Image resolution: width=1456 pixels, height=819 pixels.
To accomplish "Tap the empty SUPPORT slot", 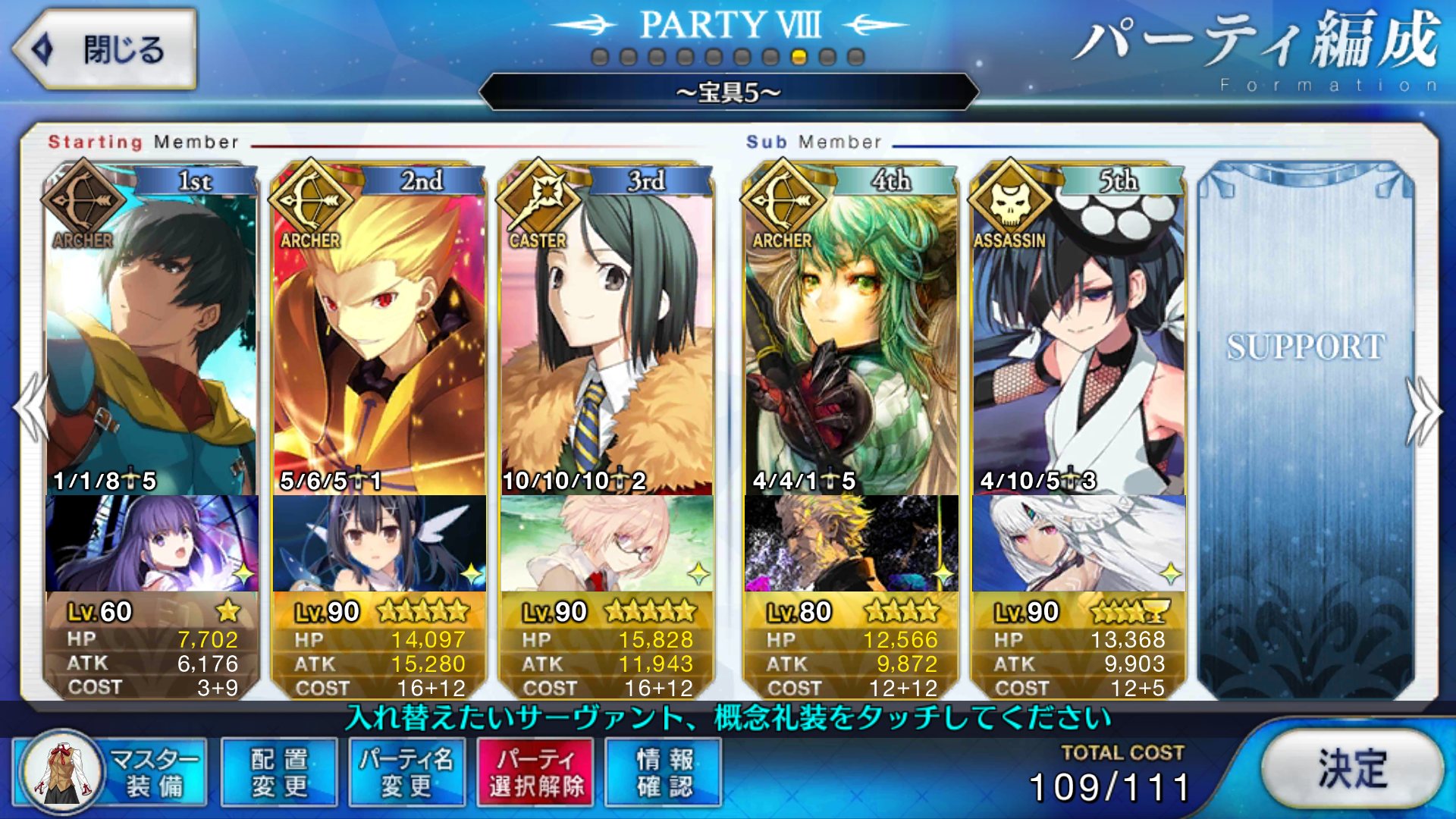I will pos(1306,425).
